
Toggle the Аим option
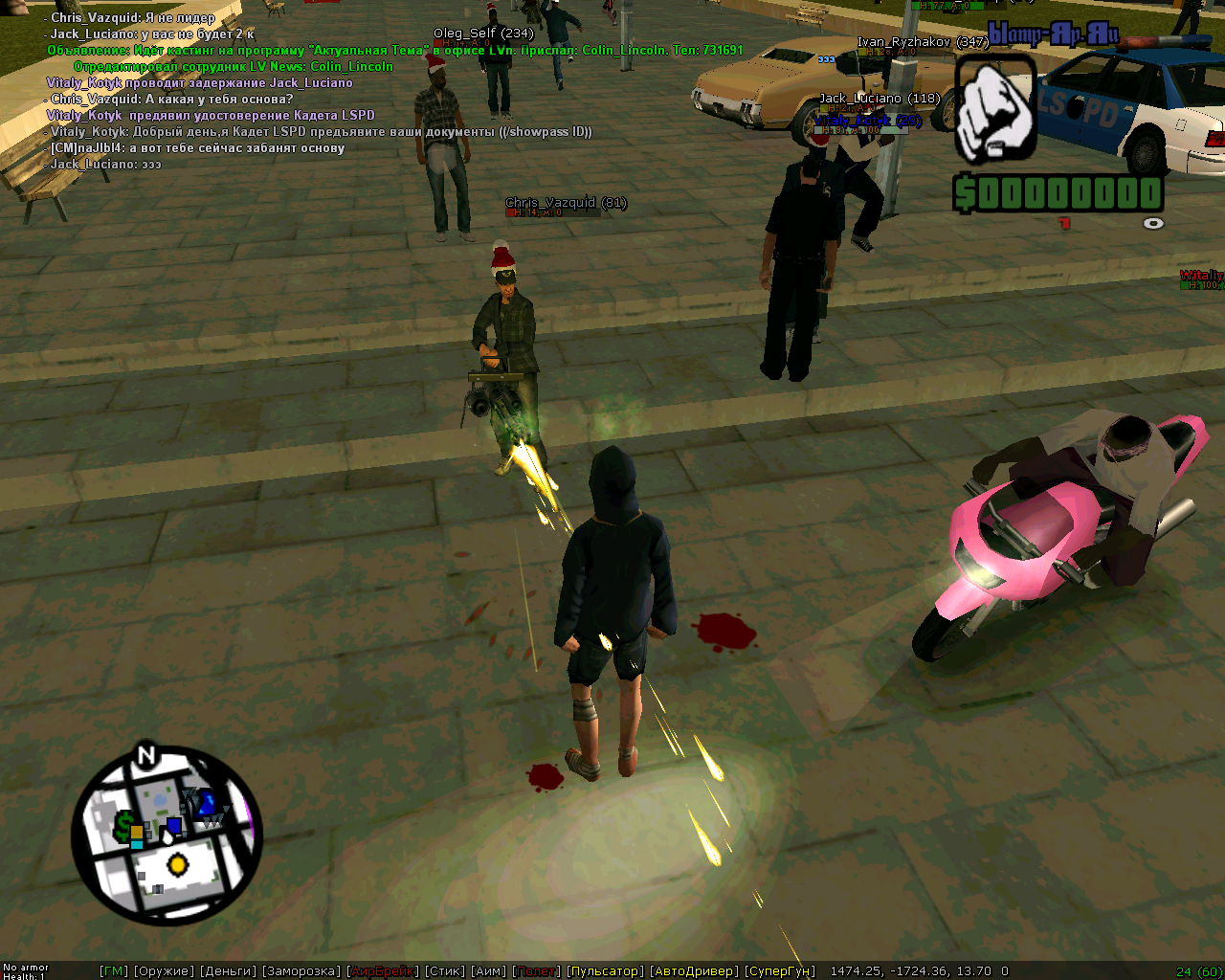[489, 971]
